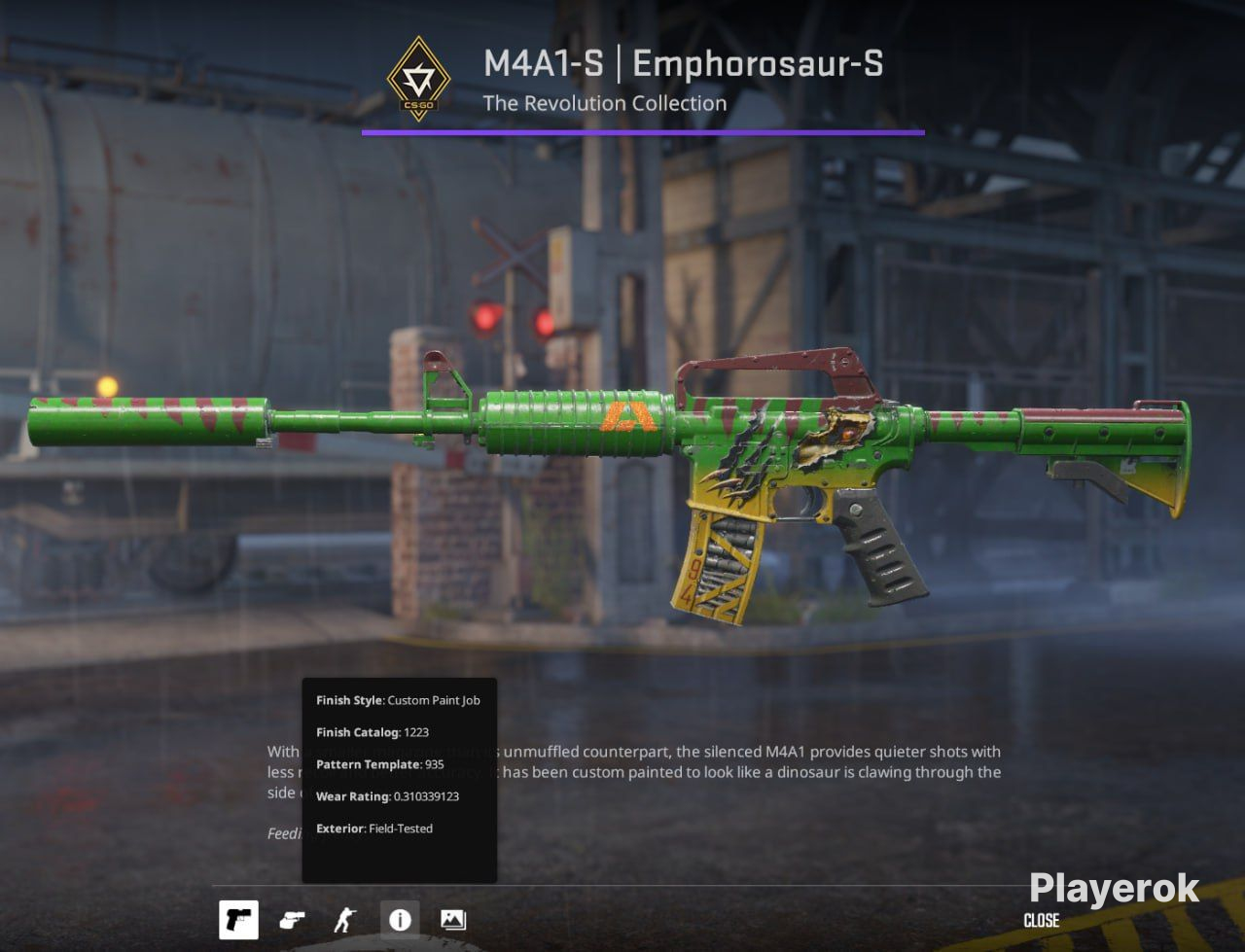1245x952 pixels.
Task: Open the picture background scene option
Action: click(x=453, y=919)
